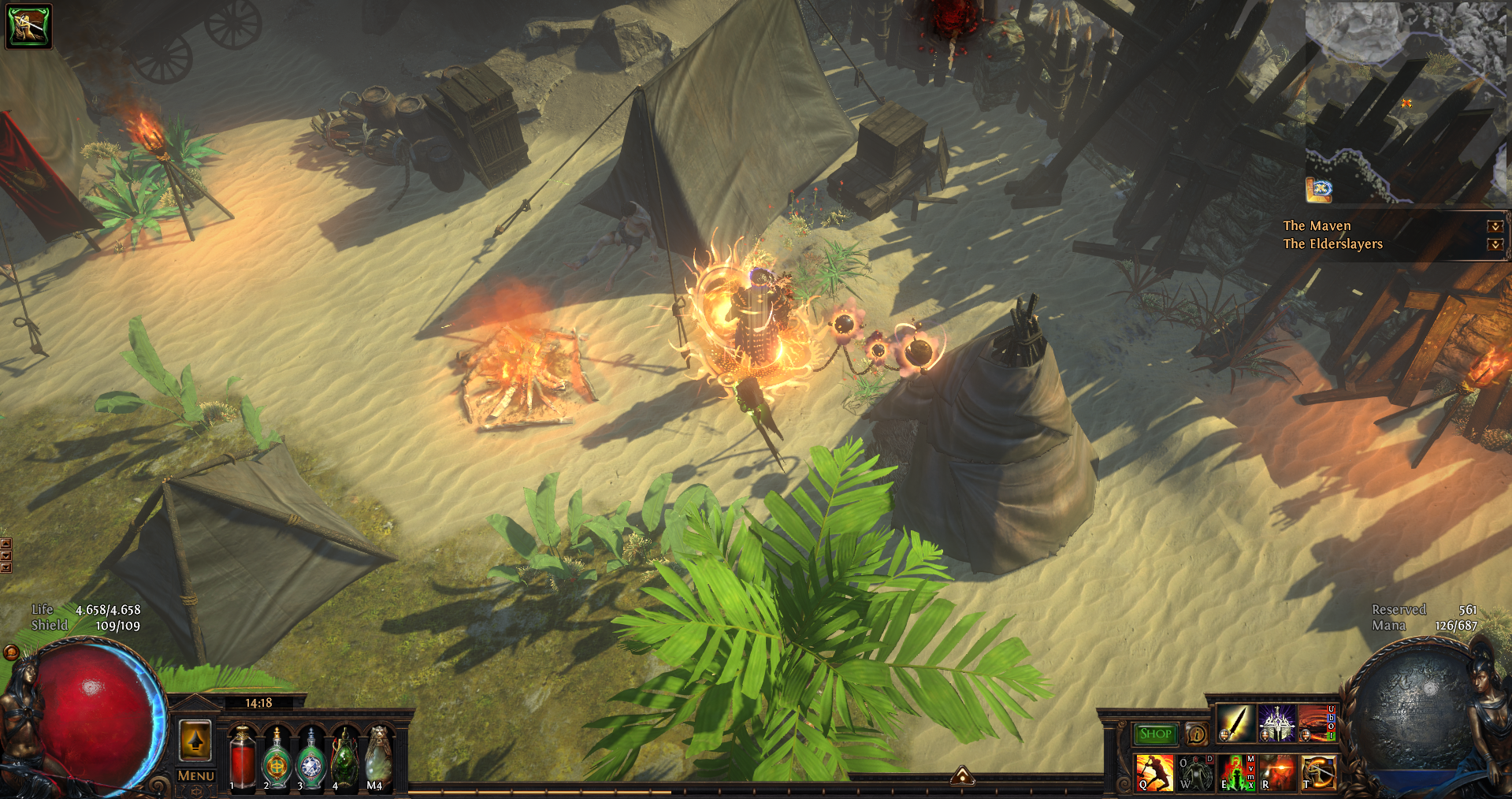Expand The Maven quest tracker entry
The width and height of the screenshot is (1512, 799).
[x=1495, y=226]
